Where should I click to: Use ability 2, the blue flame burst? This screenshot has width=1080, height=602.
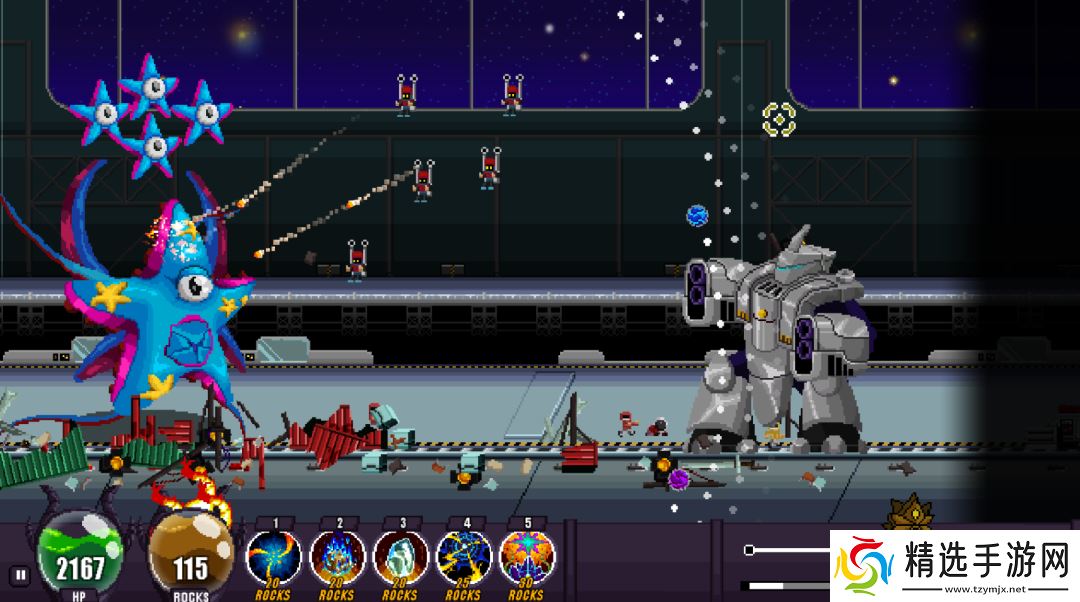[337, 558]
